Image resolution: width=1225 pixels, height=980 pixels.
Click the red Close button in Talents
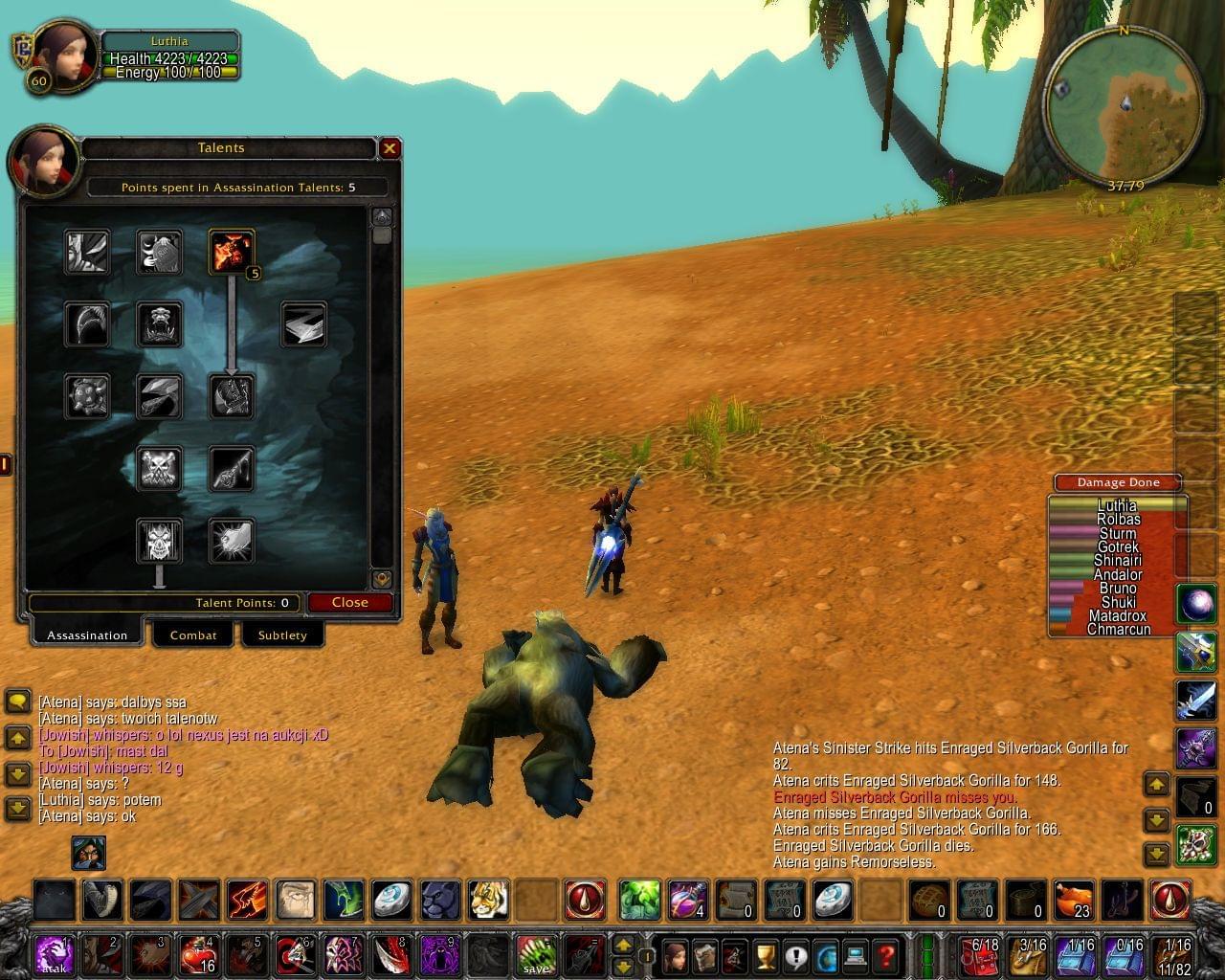350,602
